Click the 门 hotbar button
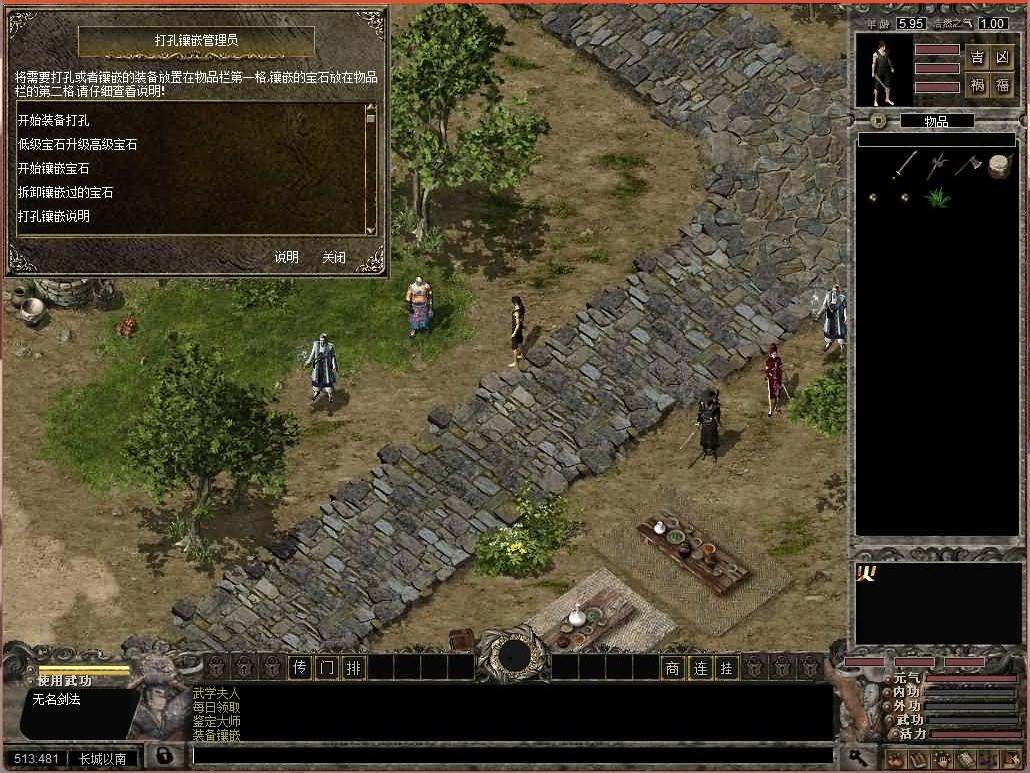 point(326,668)
